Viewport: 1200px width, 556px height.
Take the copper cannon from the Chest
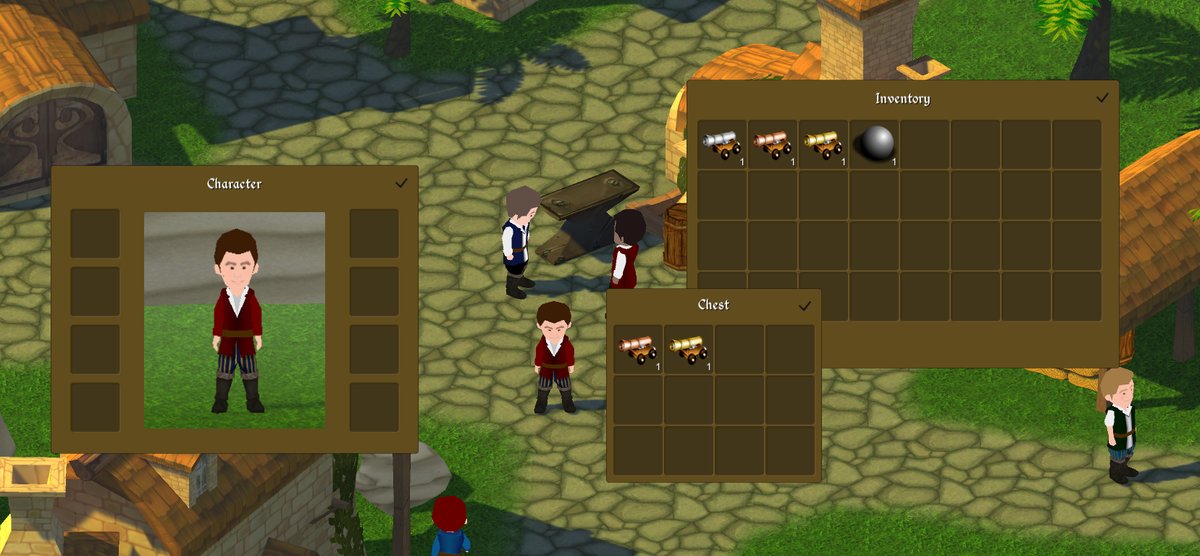(x=638, y=349)
